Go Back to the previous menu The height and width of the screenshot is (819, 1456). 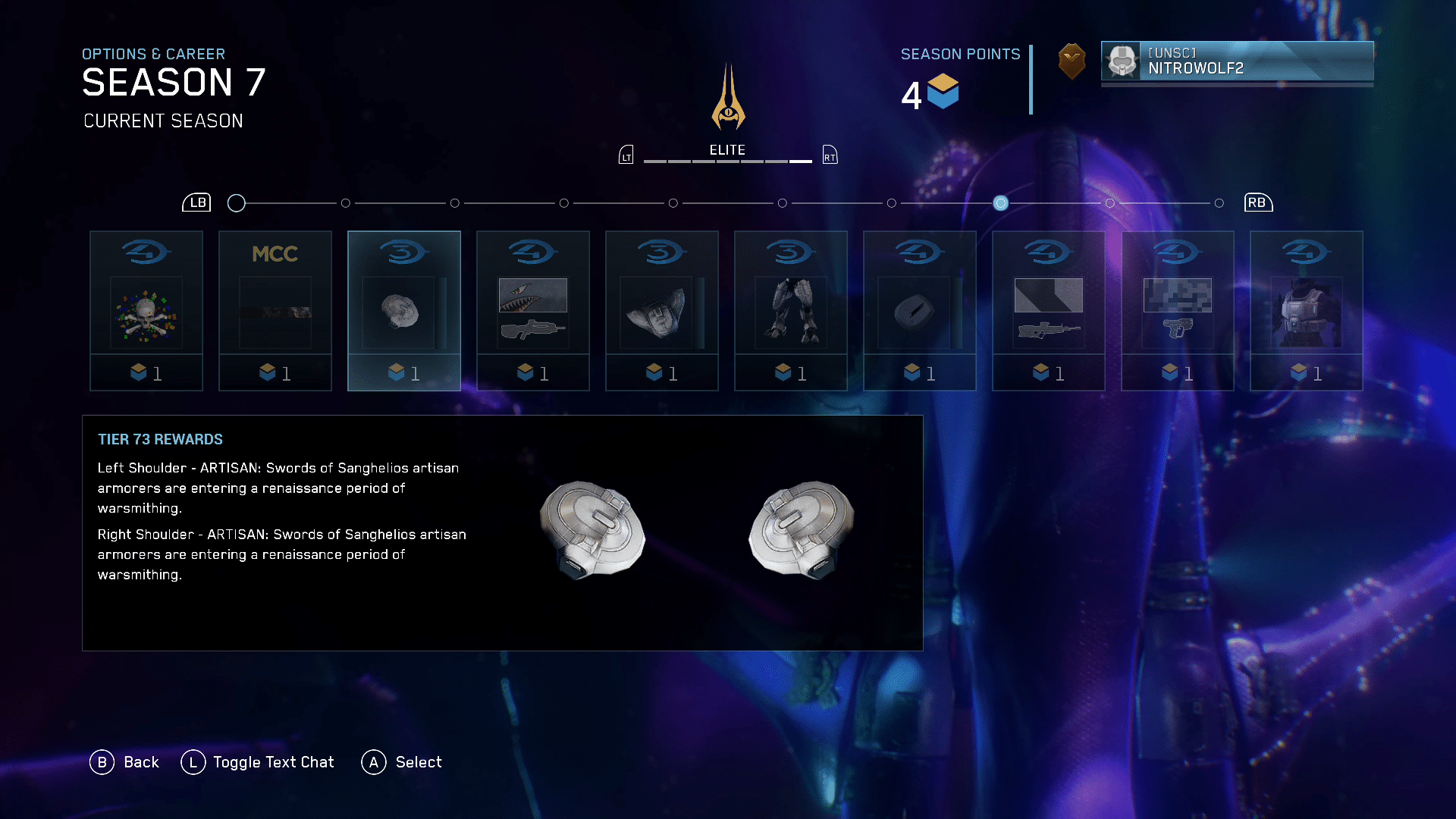(x=125, y=762)
